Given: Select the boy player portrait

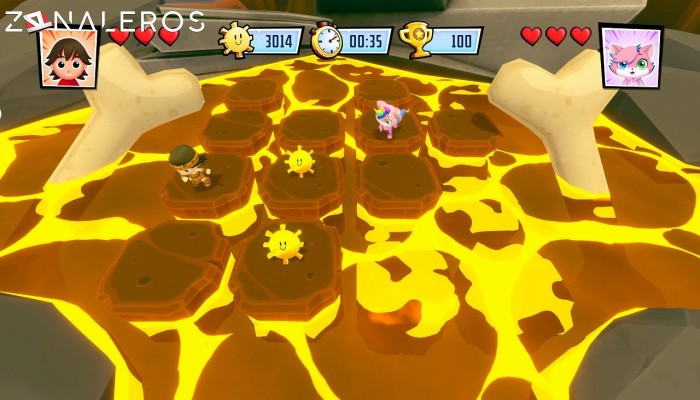Looking at the screenshot, I should 68,58.
